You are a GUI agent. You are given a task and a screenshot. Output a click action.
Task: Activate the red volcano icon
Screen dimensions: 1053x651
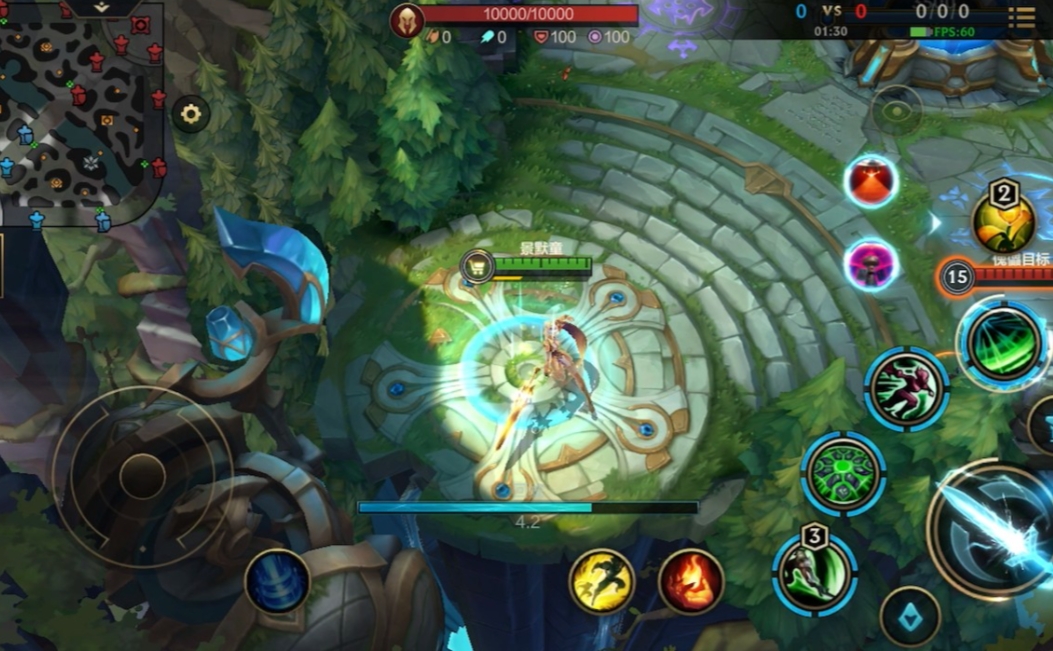870,182
